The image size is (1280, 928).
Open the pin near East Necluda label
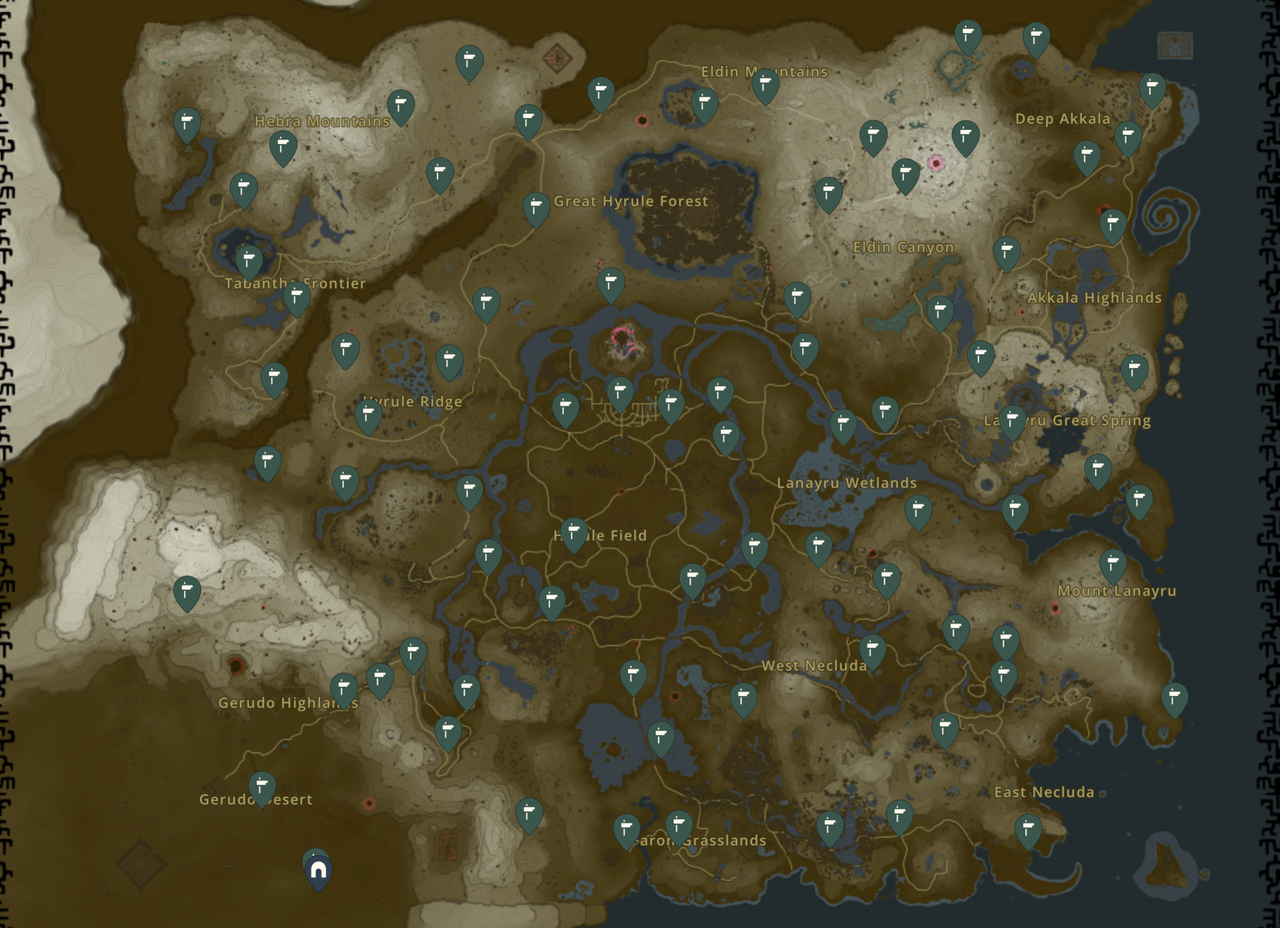point(1031,828)
